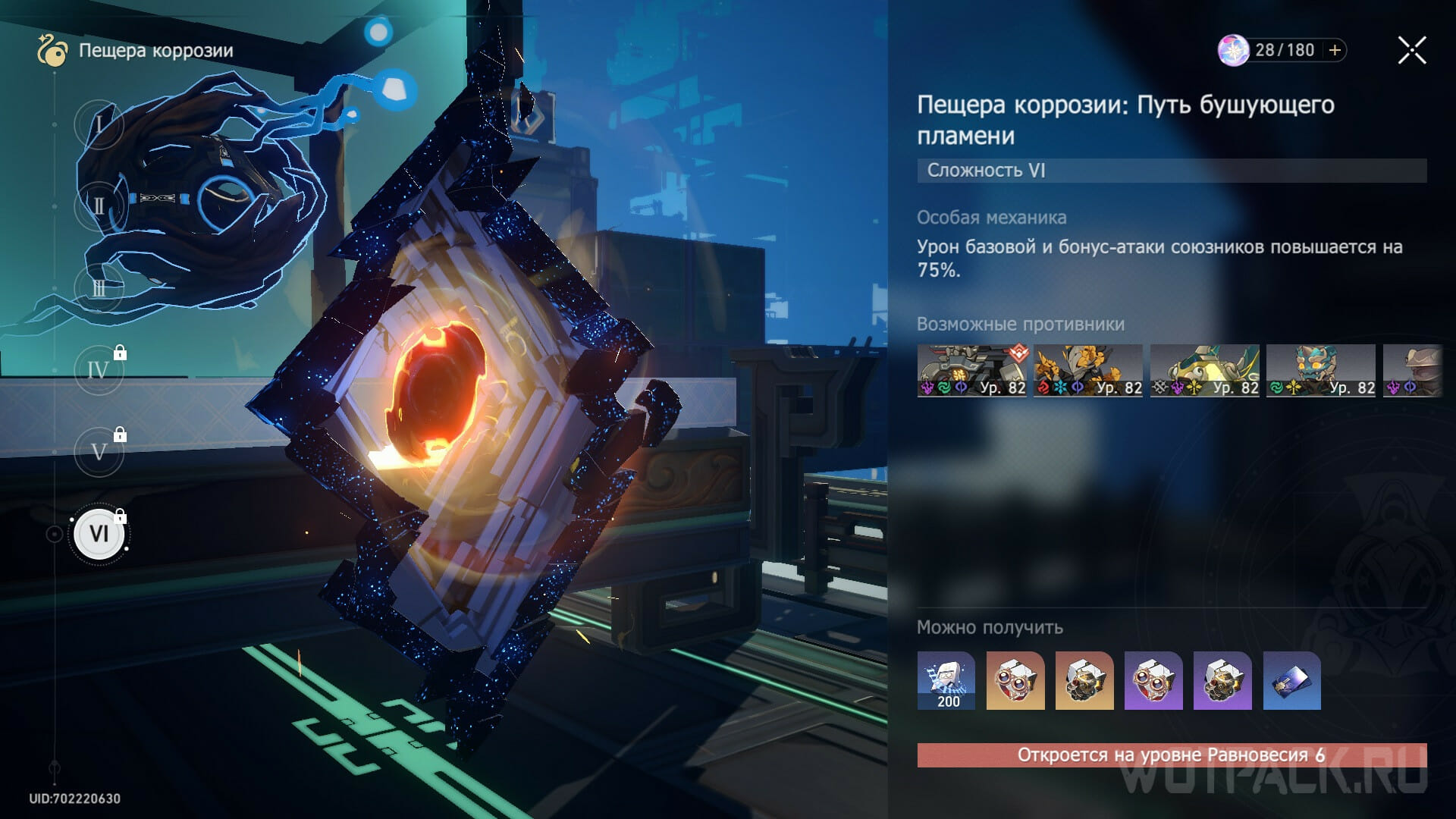View the purple-rarity goggles relic reward
1456x819 pixels.
point(1153,680)
